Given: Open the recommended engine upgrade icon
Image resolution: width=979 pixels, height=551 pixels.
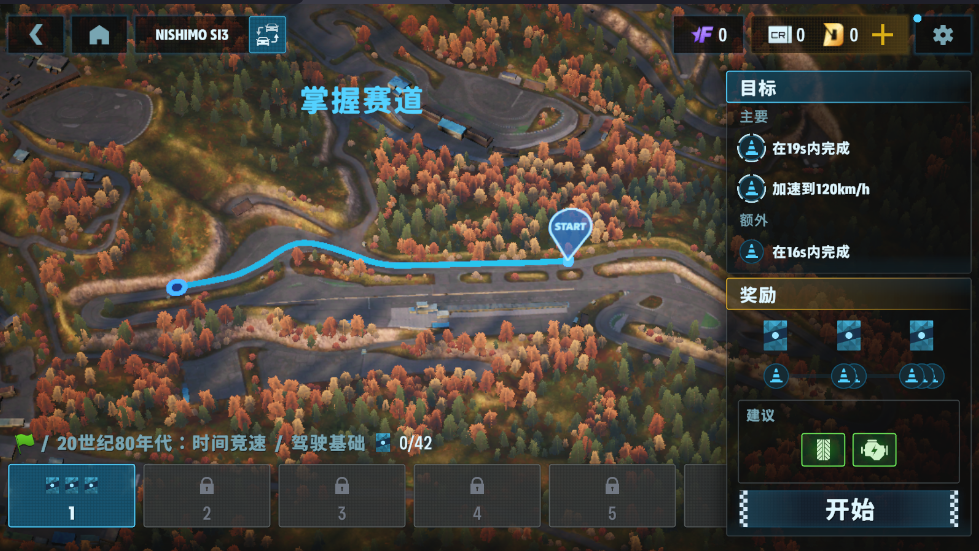Looking at the screenshot, I should pos(874,450).
